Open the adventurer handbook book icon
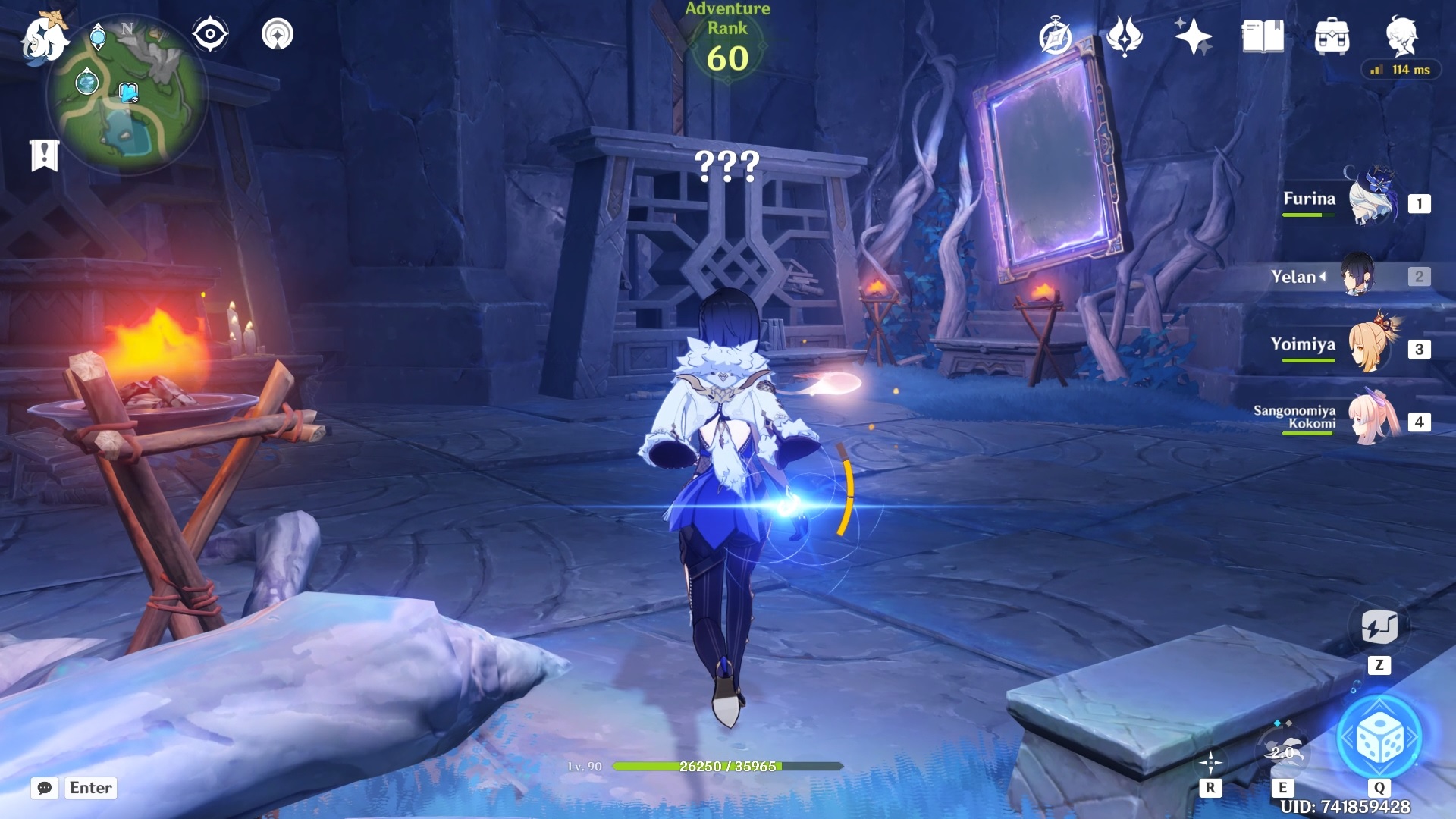This screenshot has width=1456, height=819. 1263,36
